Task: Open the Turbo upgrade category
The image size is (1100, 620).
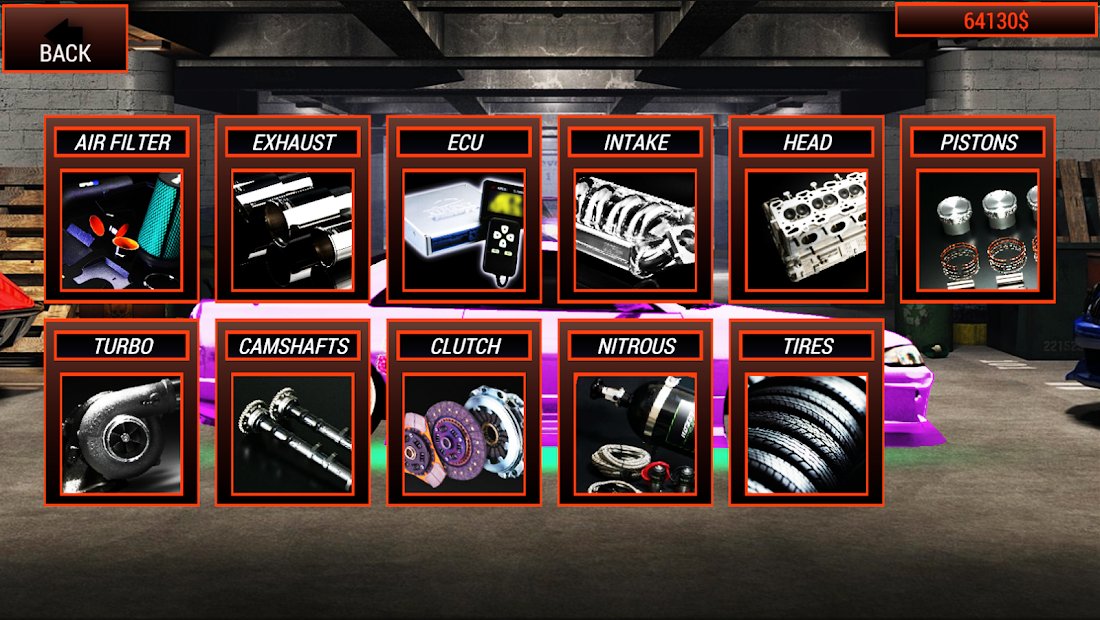Action: pyautogui.click(x=121, y=414)
